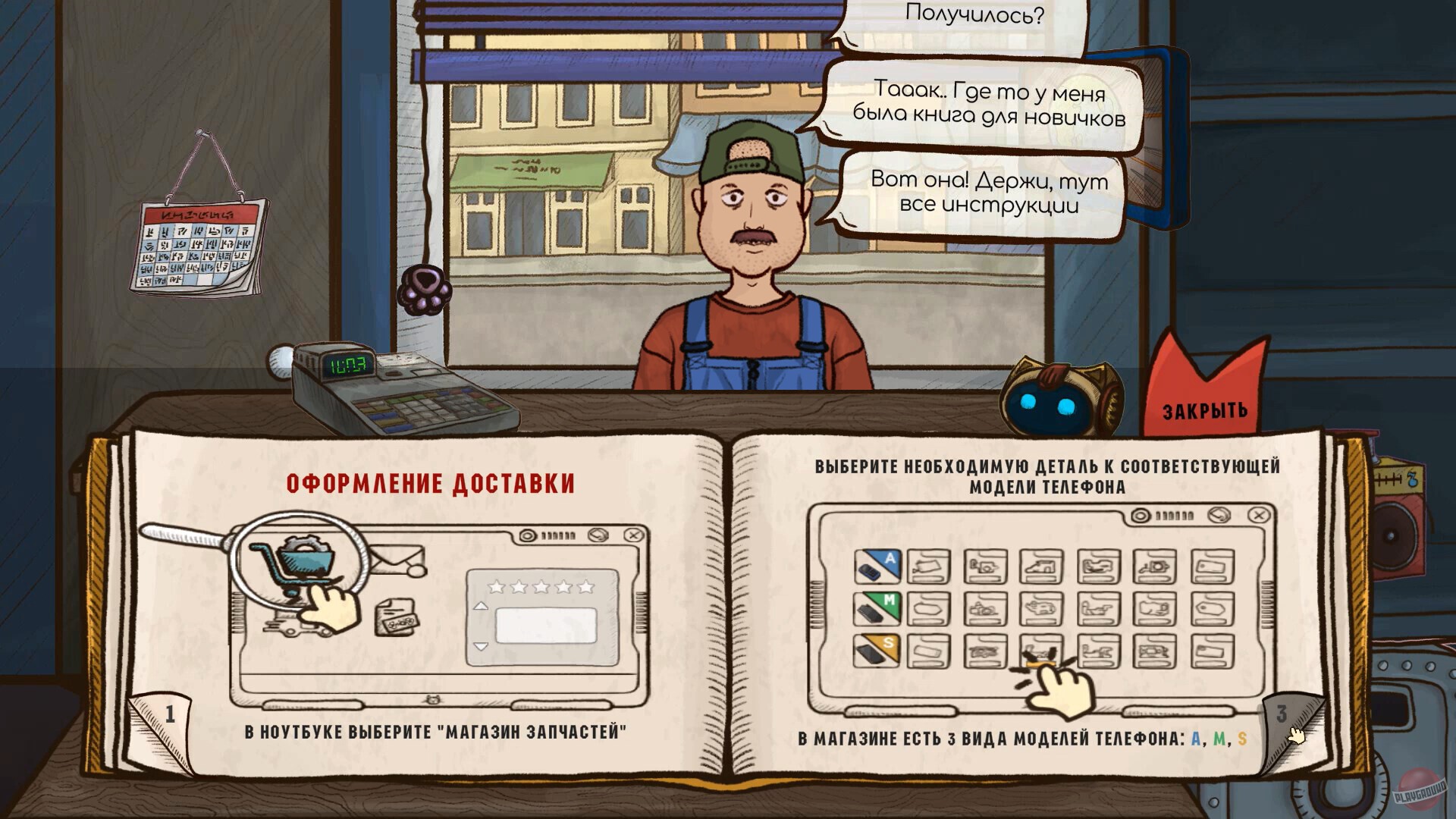This screenshot has width=1456, height=819.
Task: Select the blue Model A phone
Action: (x=876, y=565)
